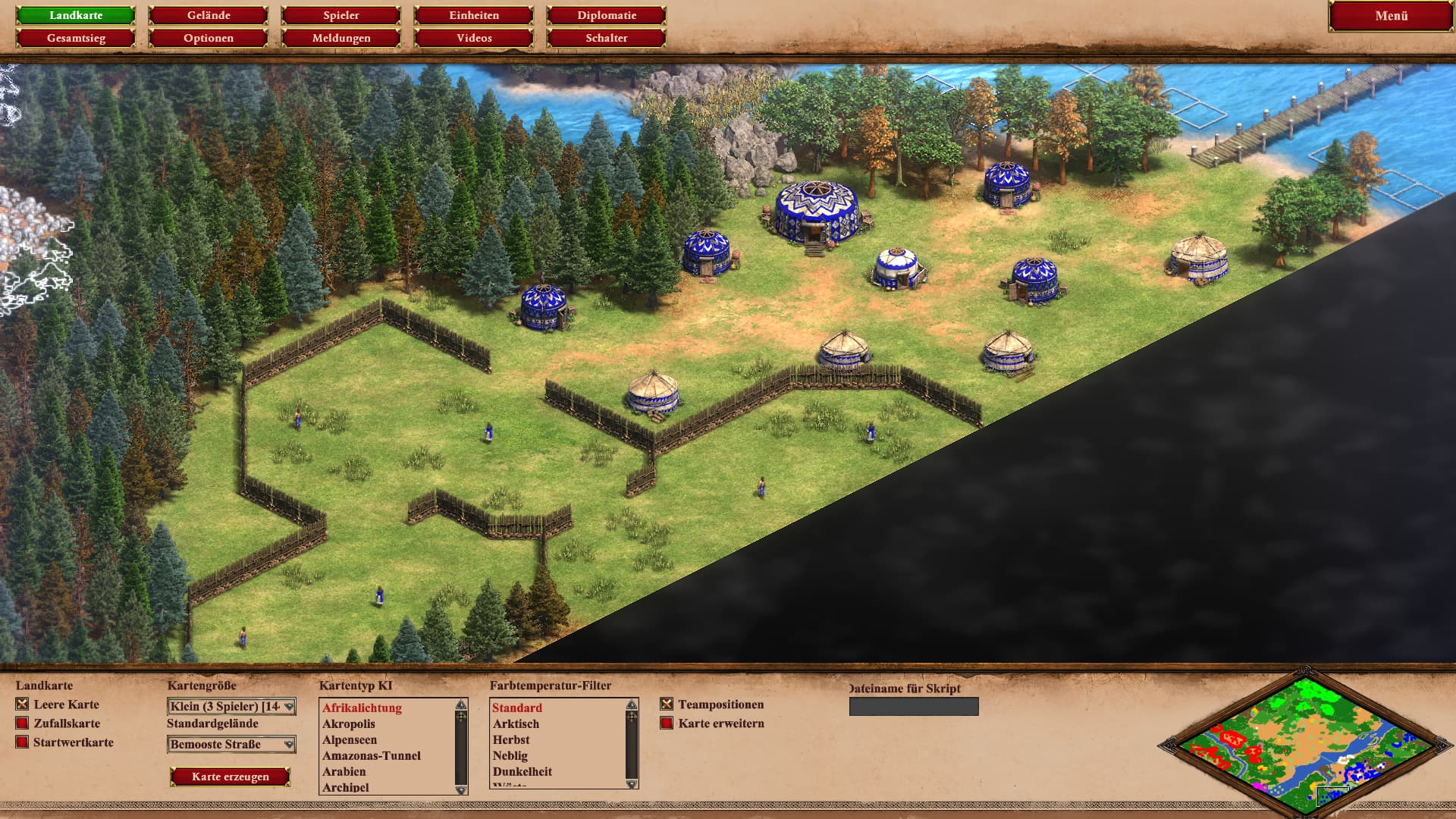Go to the Gesamtsieg tab
This screenshot has height=819, width=1456.
(x=76, y=38)
